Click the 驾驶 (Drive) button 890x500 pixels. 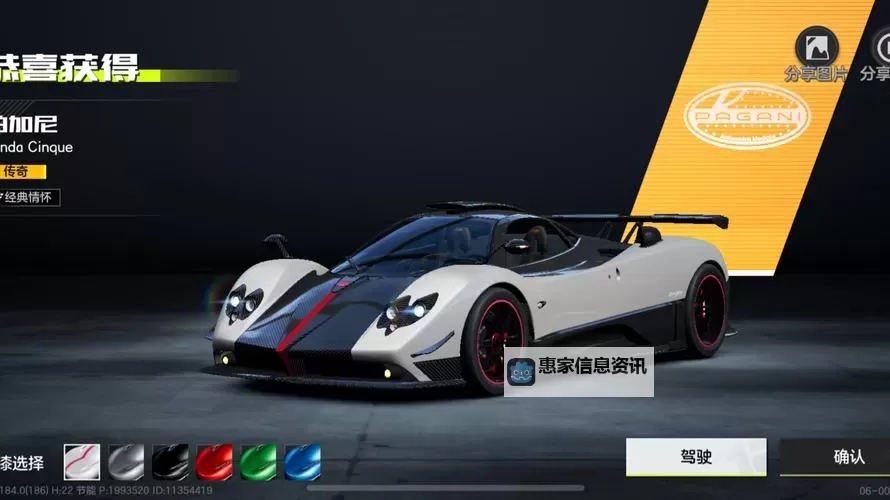tap(696, 457)
